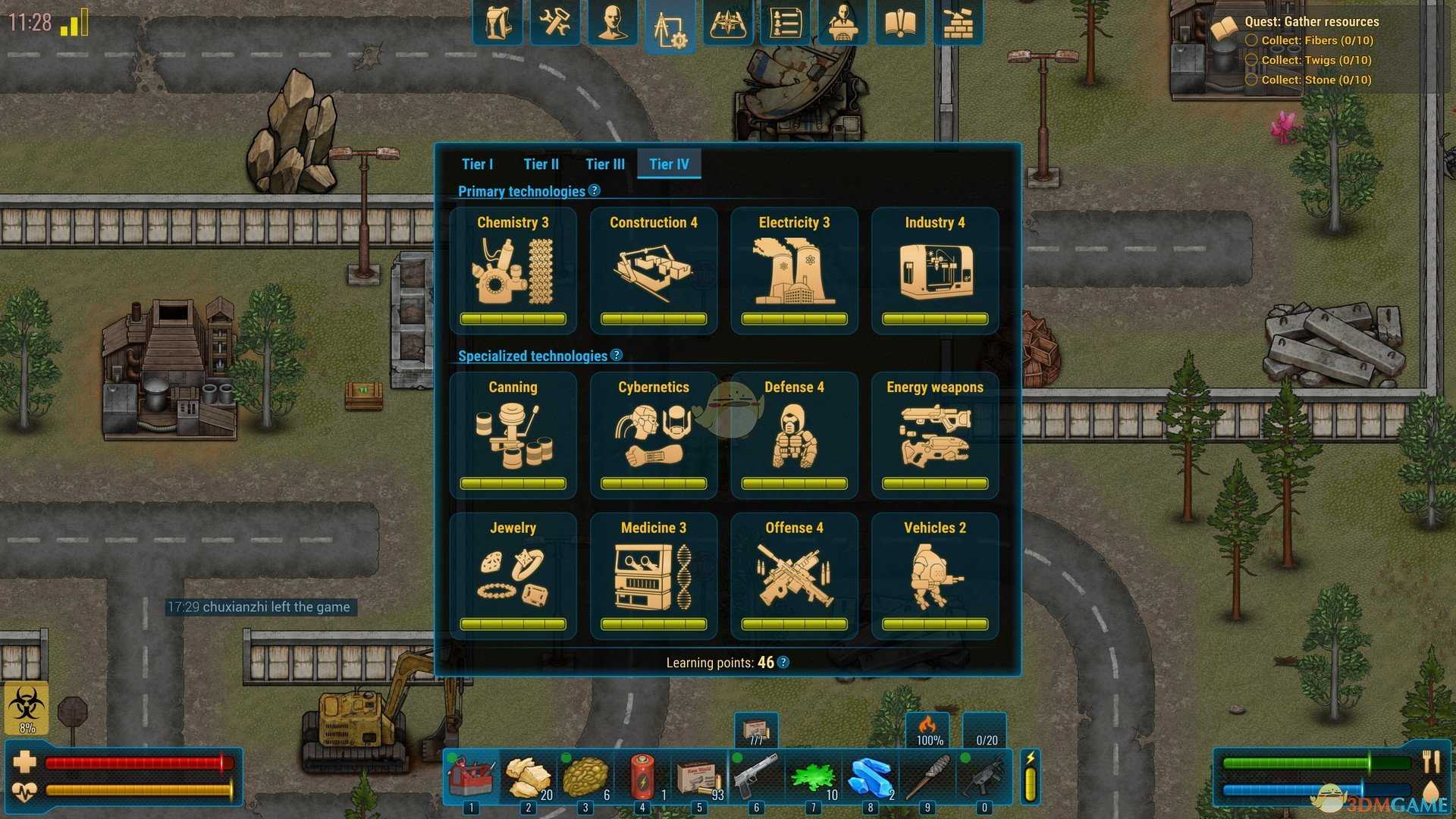Select the silver pistol hotbar slot
The width and height of the screenshot is (1456, 819).
(756, 776)
